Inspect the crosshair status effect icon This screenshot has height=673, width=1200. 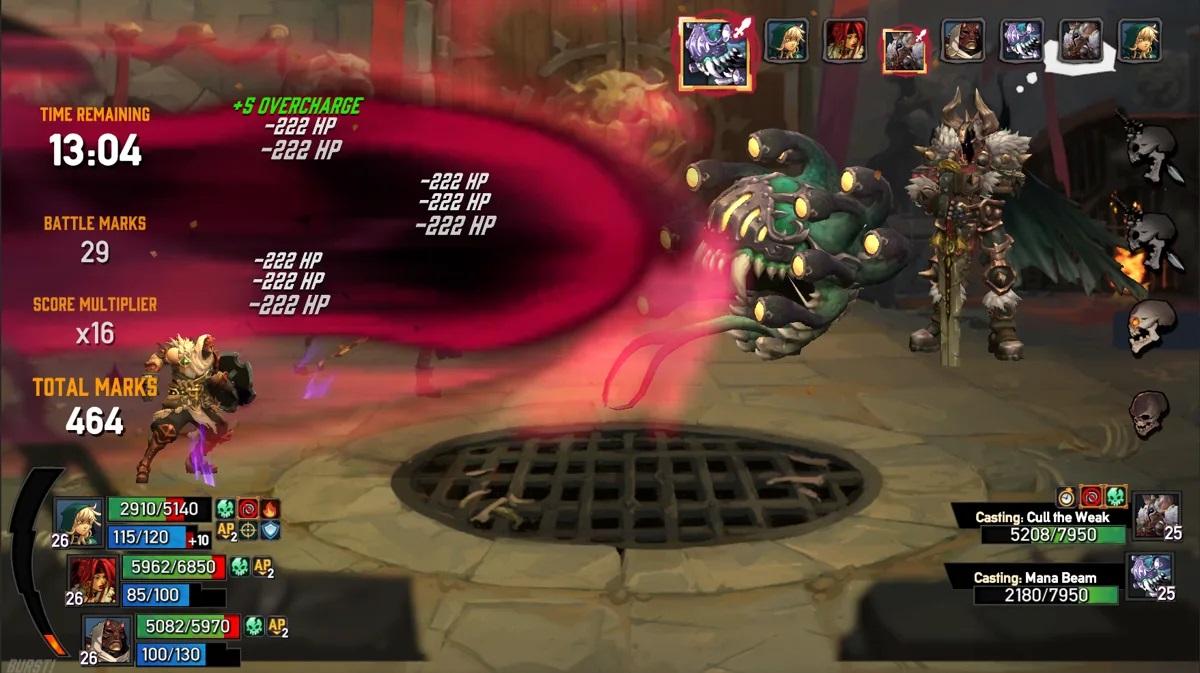tap(248, 531)
